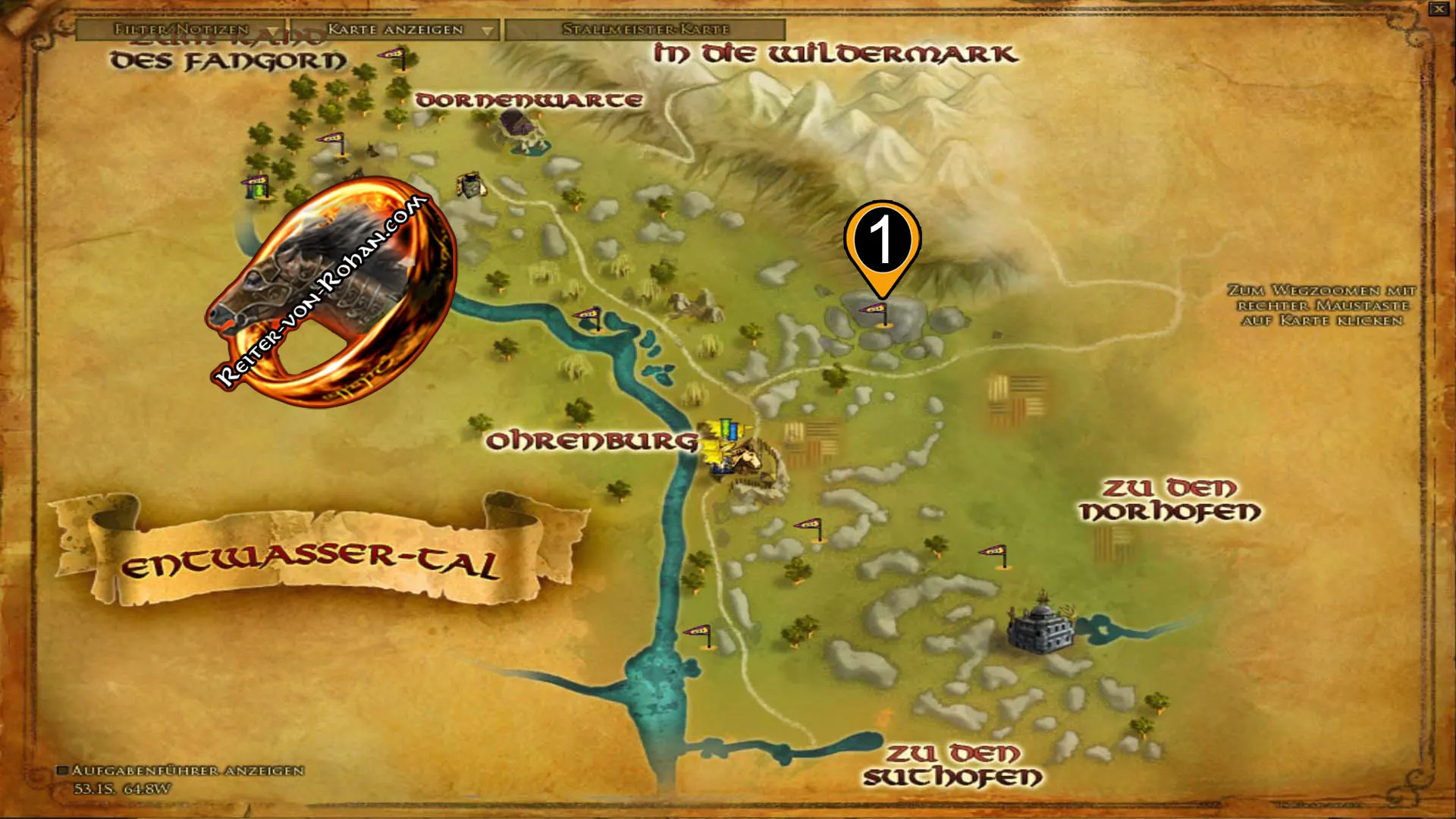Select the fortress icon near Norhofen
The height and width of the screenshot is (819, 1456).
pos(1040,629)
